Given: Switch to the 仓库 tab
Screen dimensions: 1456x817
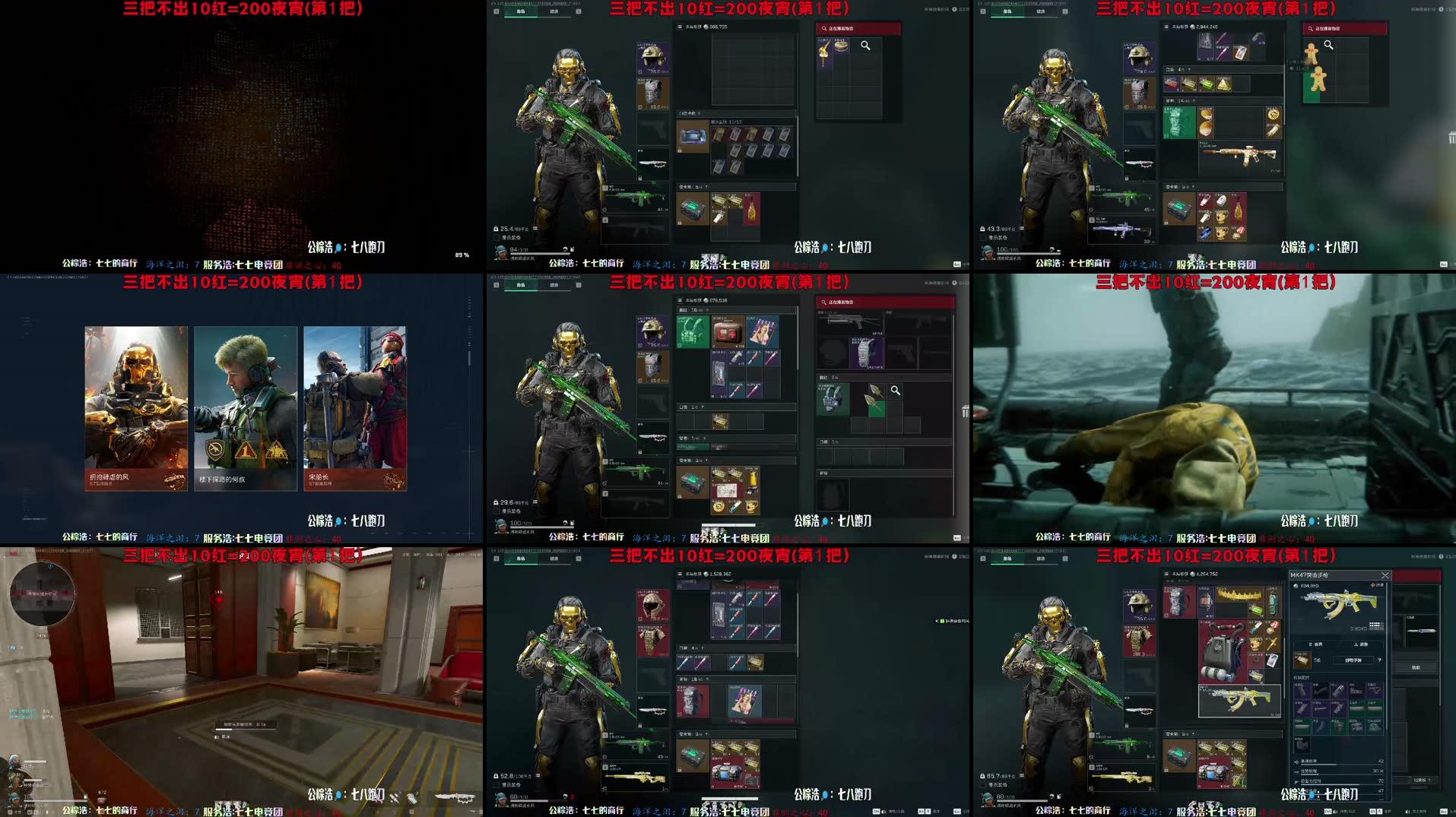Looking at the screenshot, I should (x=983, y=557).
